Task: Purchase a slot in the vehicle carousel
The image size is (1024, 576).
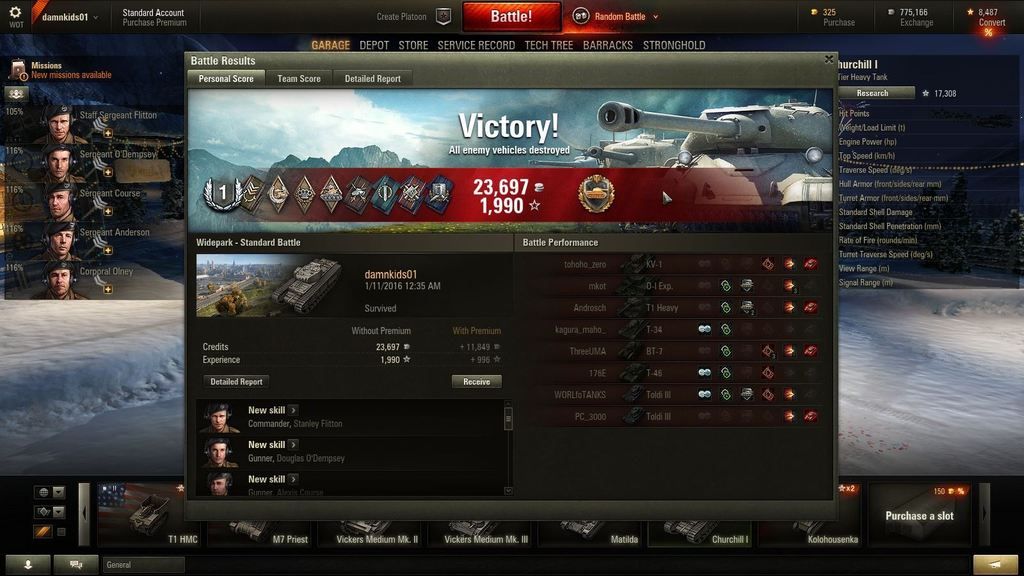Action: [919, 515]
